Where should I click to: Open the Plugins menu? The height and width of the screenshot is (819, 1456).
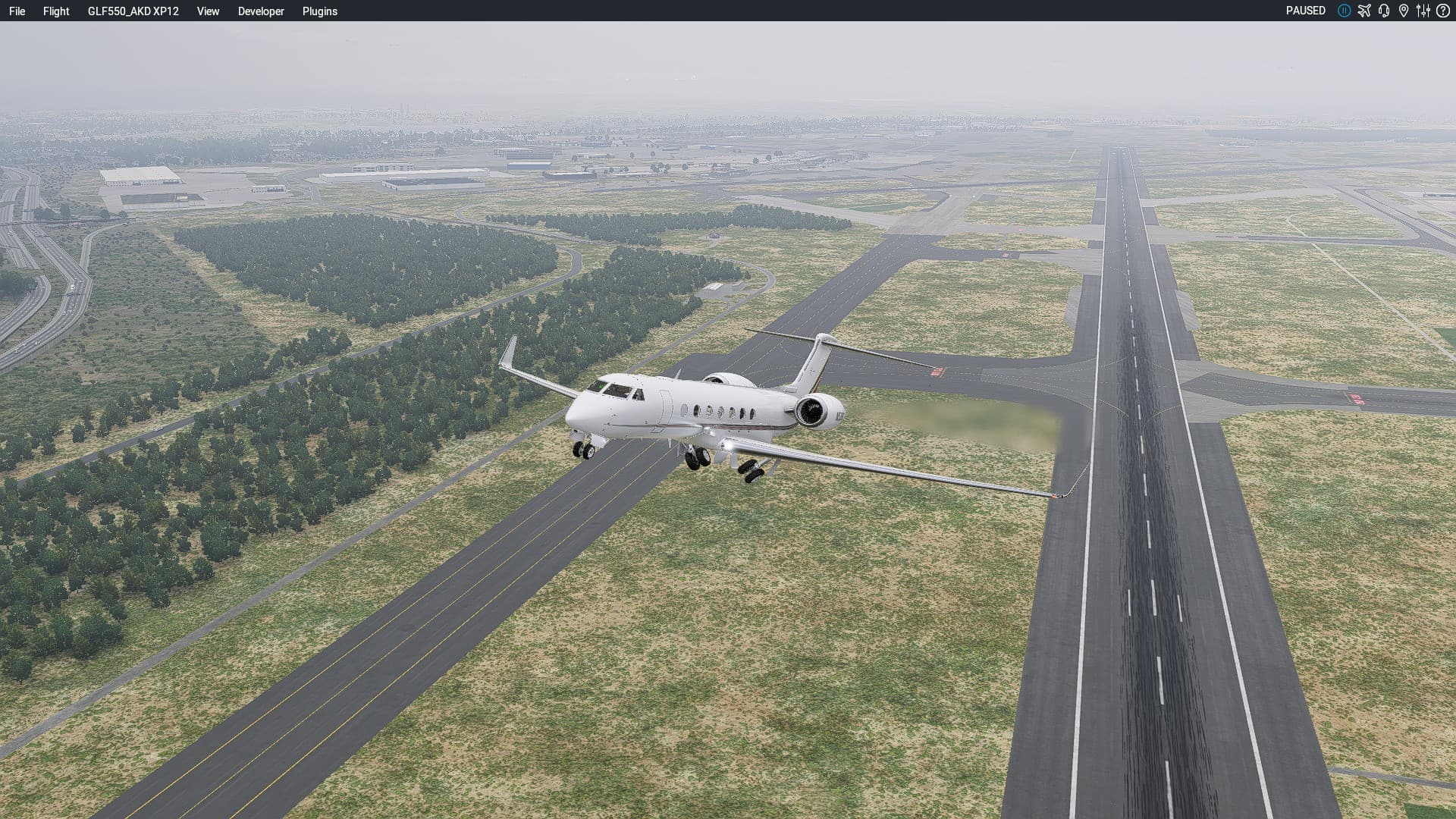click(x=319, y=11)
